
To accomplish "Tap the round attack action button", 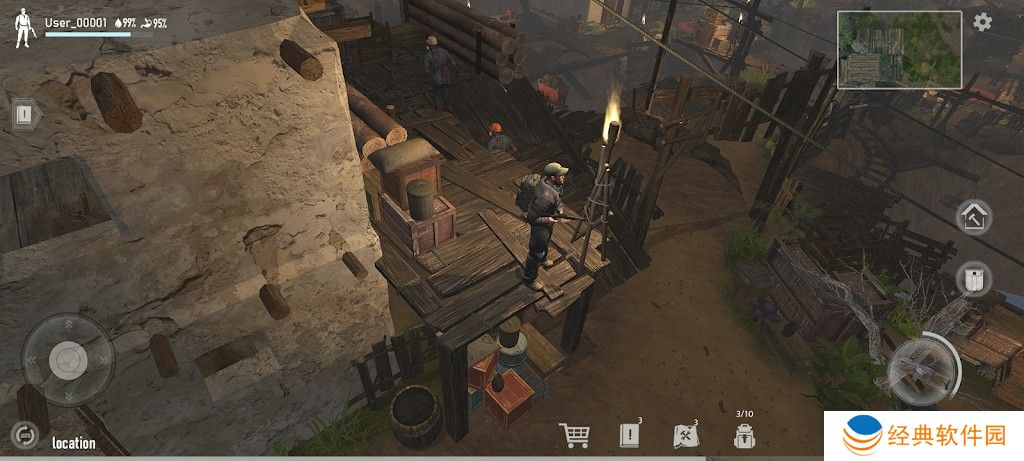I will (x=921, y=370).
